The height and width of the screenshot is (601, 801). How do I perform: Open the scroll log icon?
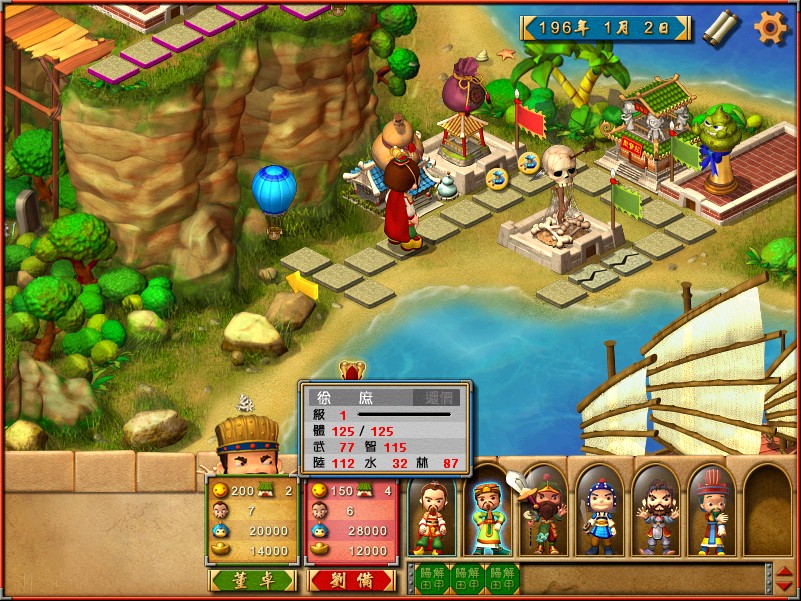(x=720, y=27)
